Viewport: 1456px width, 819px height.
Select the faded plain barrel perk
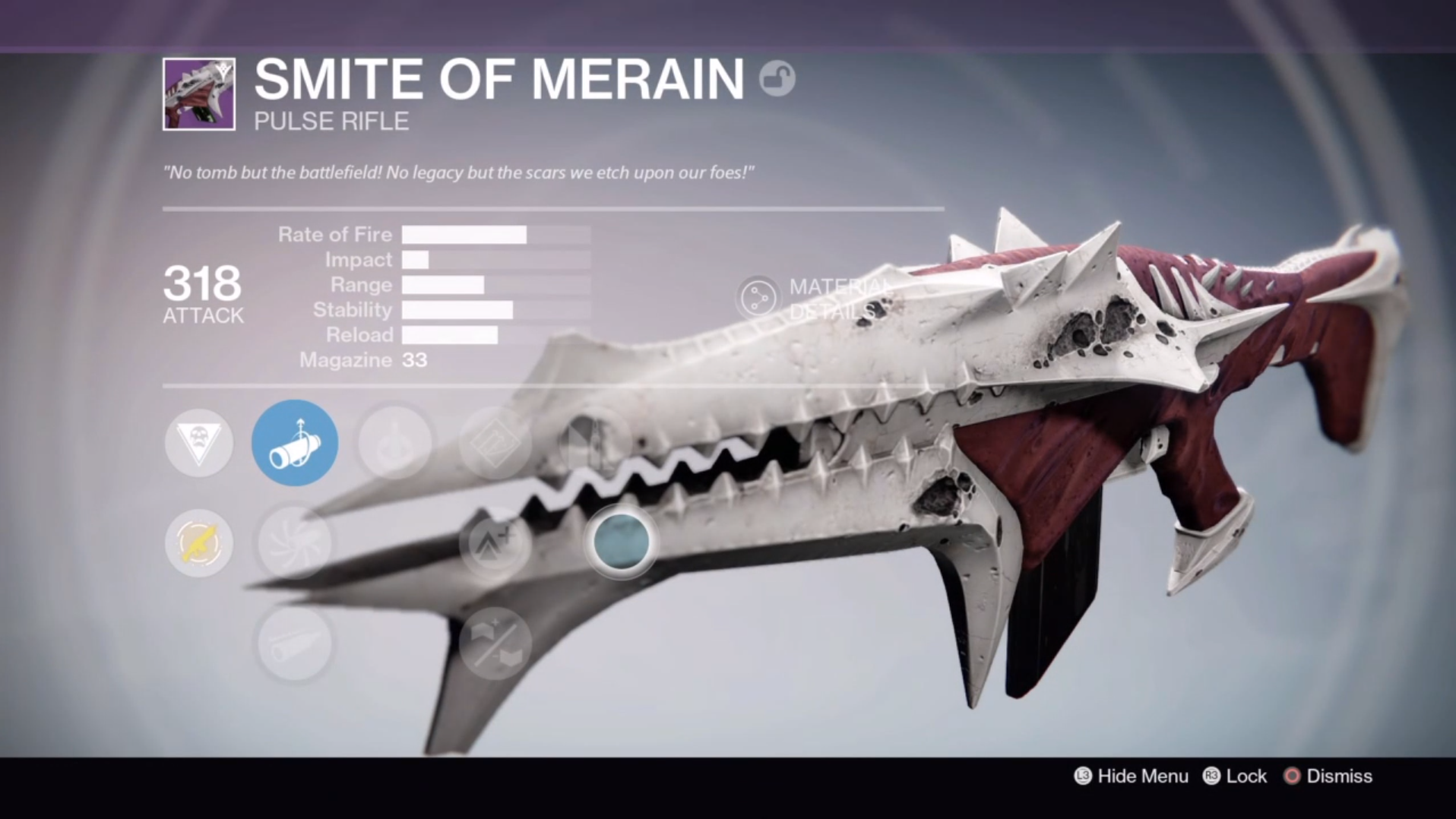(295, 643)
